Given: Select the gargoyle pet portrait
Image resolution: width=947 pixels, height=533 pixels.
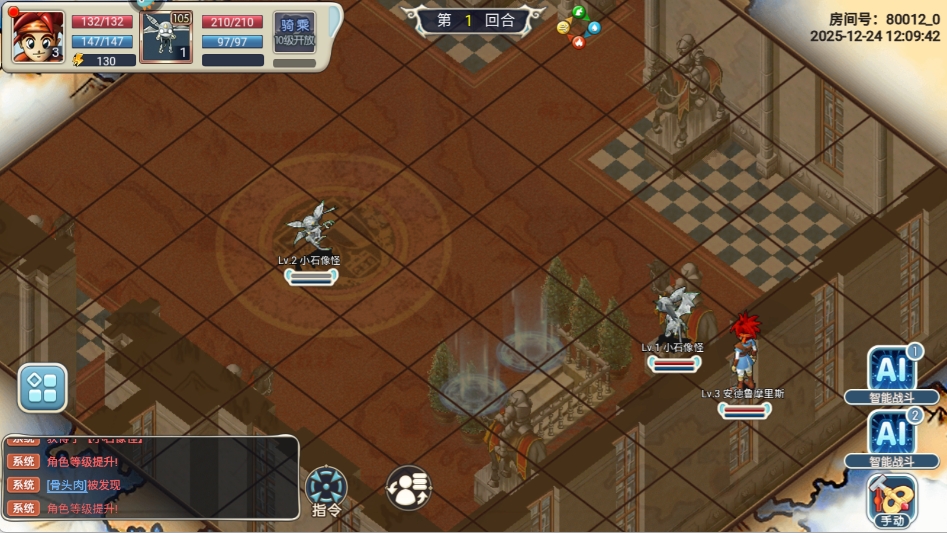Looking at the screenshot, I should pos(166,38).
